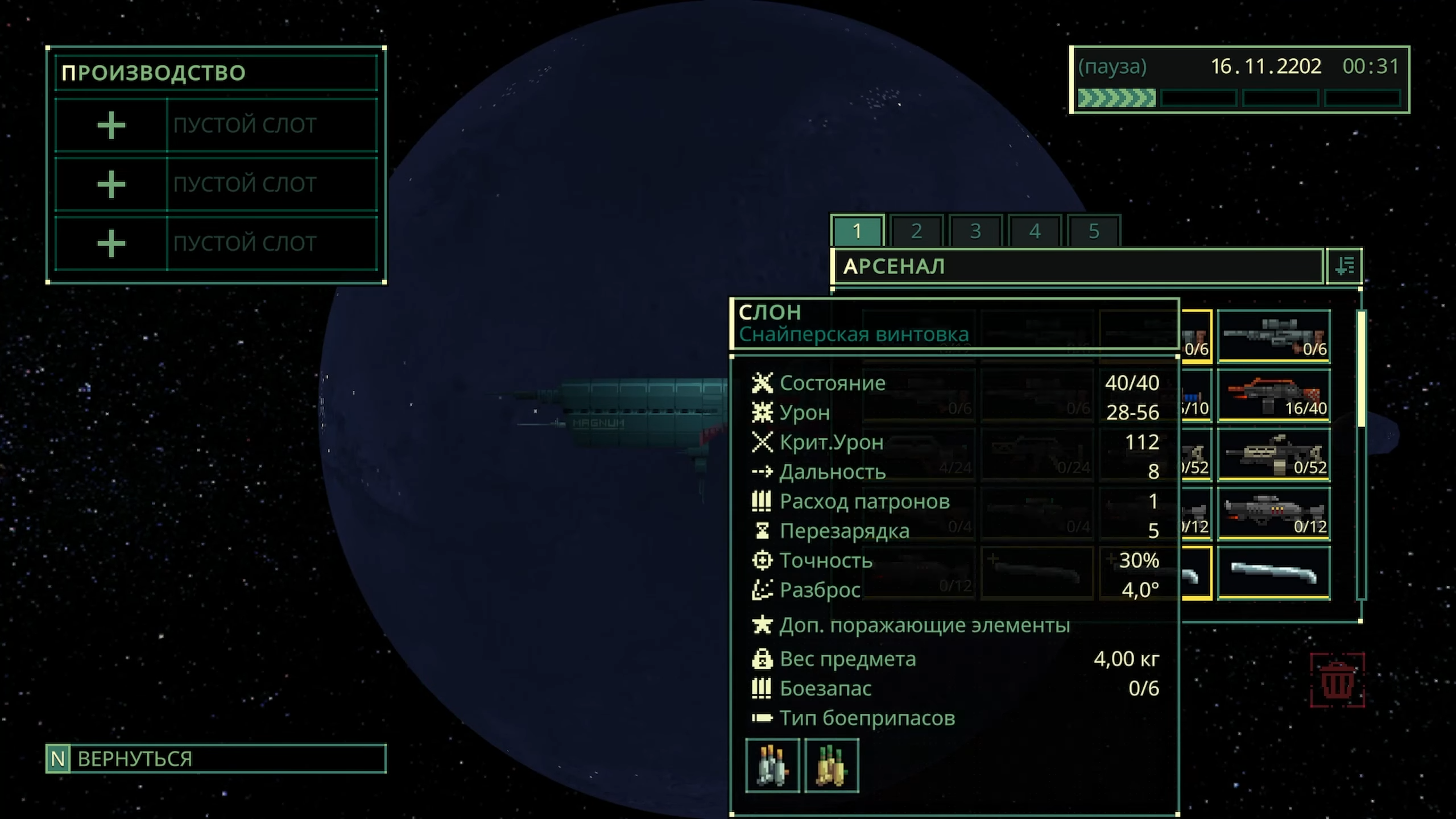Pick the orange rifle with 16/40 ammo
1456x819 pixels.
coord(1274,395)
